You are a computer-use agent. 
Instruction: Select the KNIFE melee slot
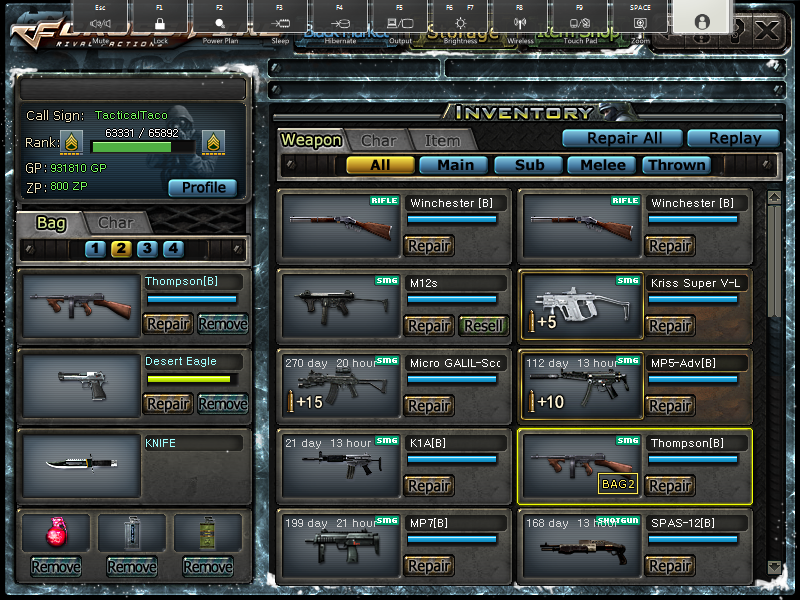click(x=80, y=465)
